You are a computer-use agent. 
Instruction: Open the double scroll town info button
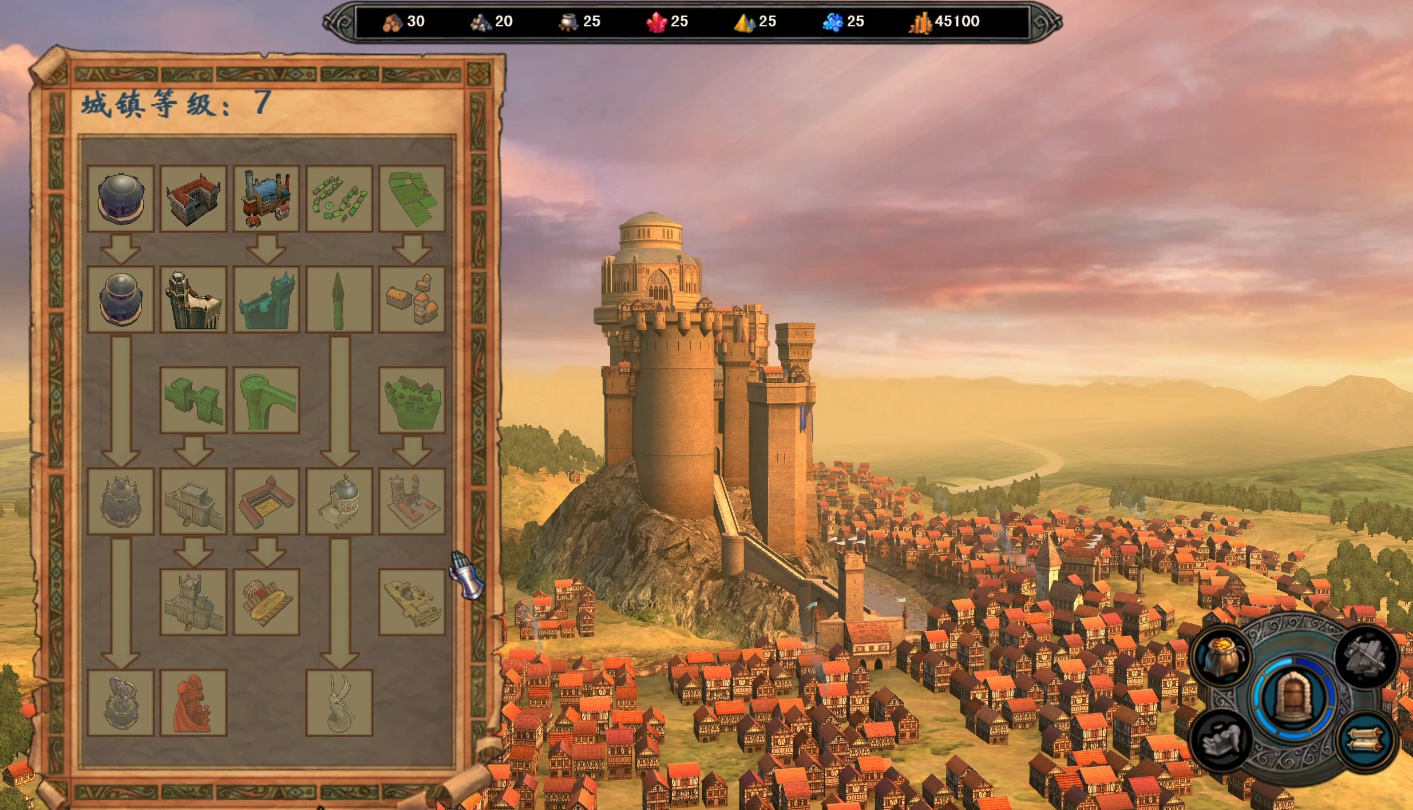(x=1365, y=741)
